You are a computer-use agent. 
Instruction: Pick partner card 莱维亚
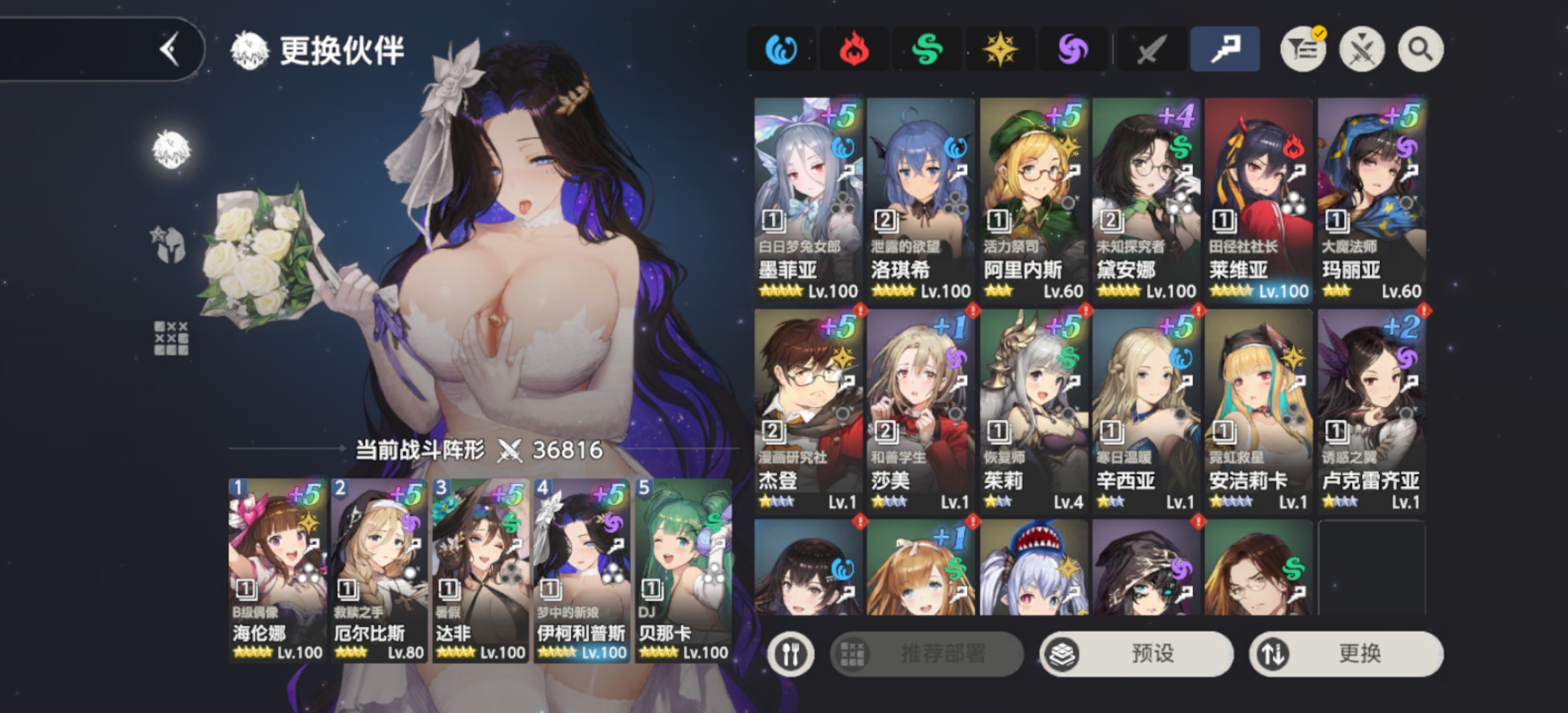(x=1258, y=199)
